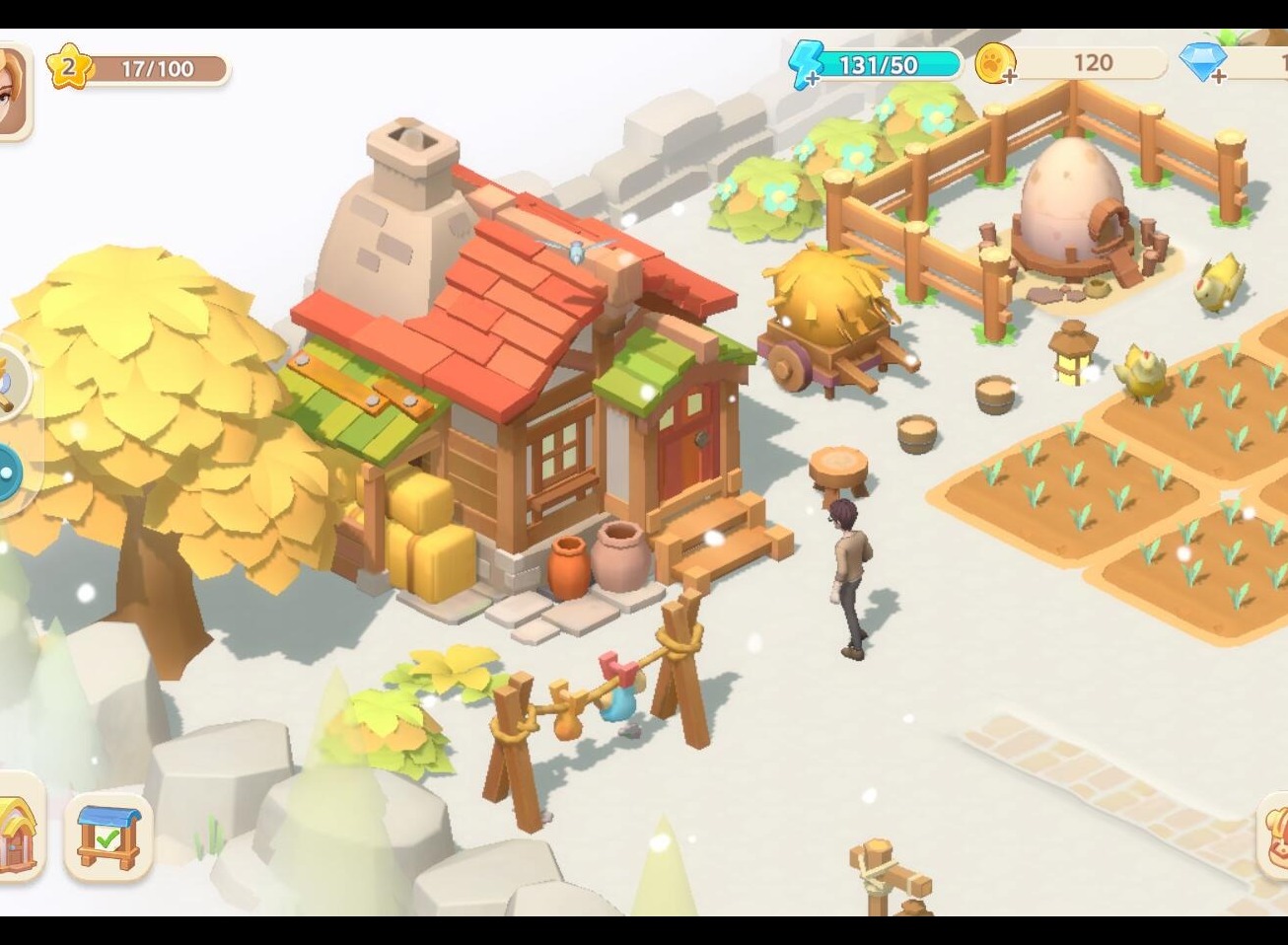Click the level 2 star badge

(x=68, y=68)
